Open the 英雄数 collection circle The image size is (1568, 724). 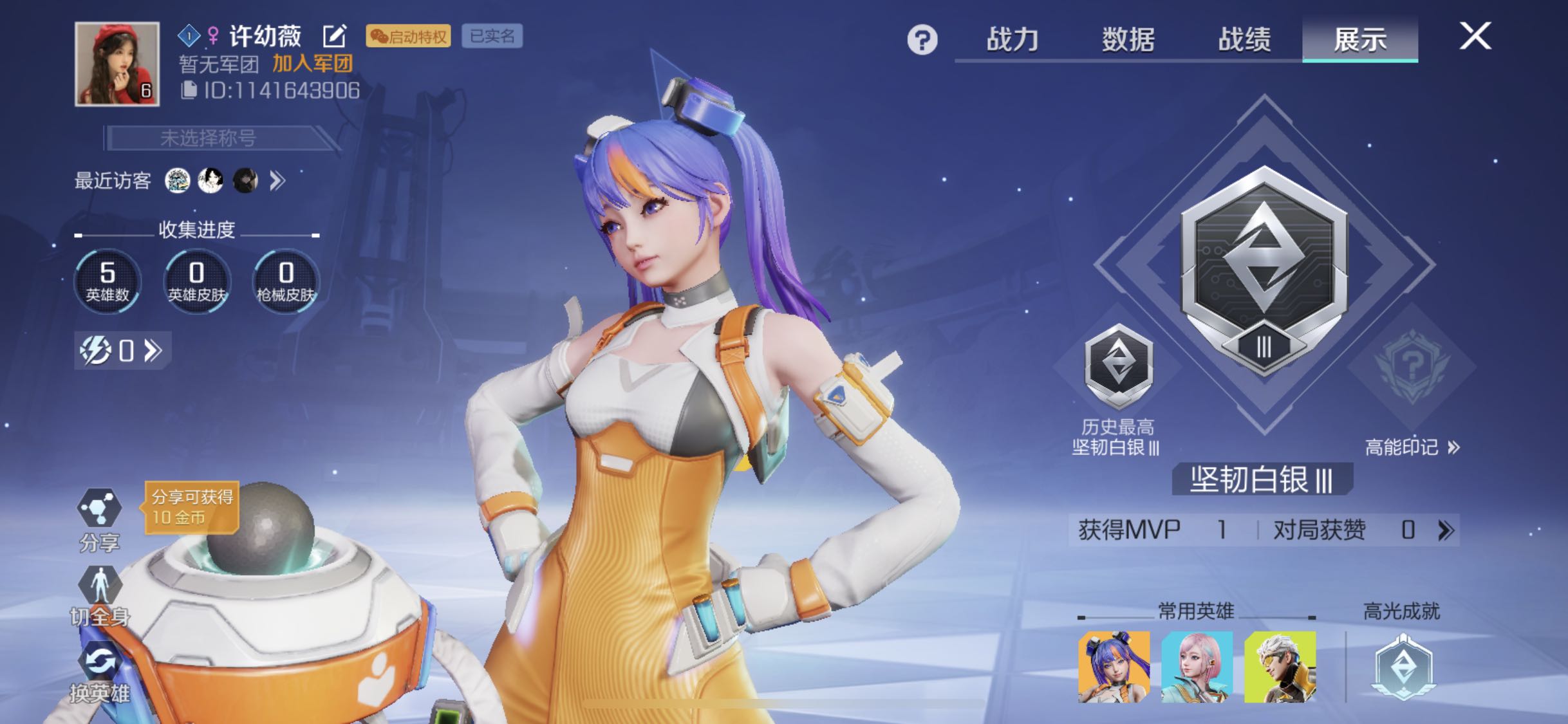click(107, 281)
